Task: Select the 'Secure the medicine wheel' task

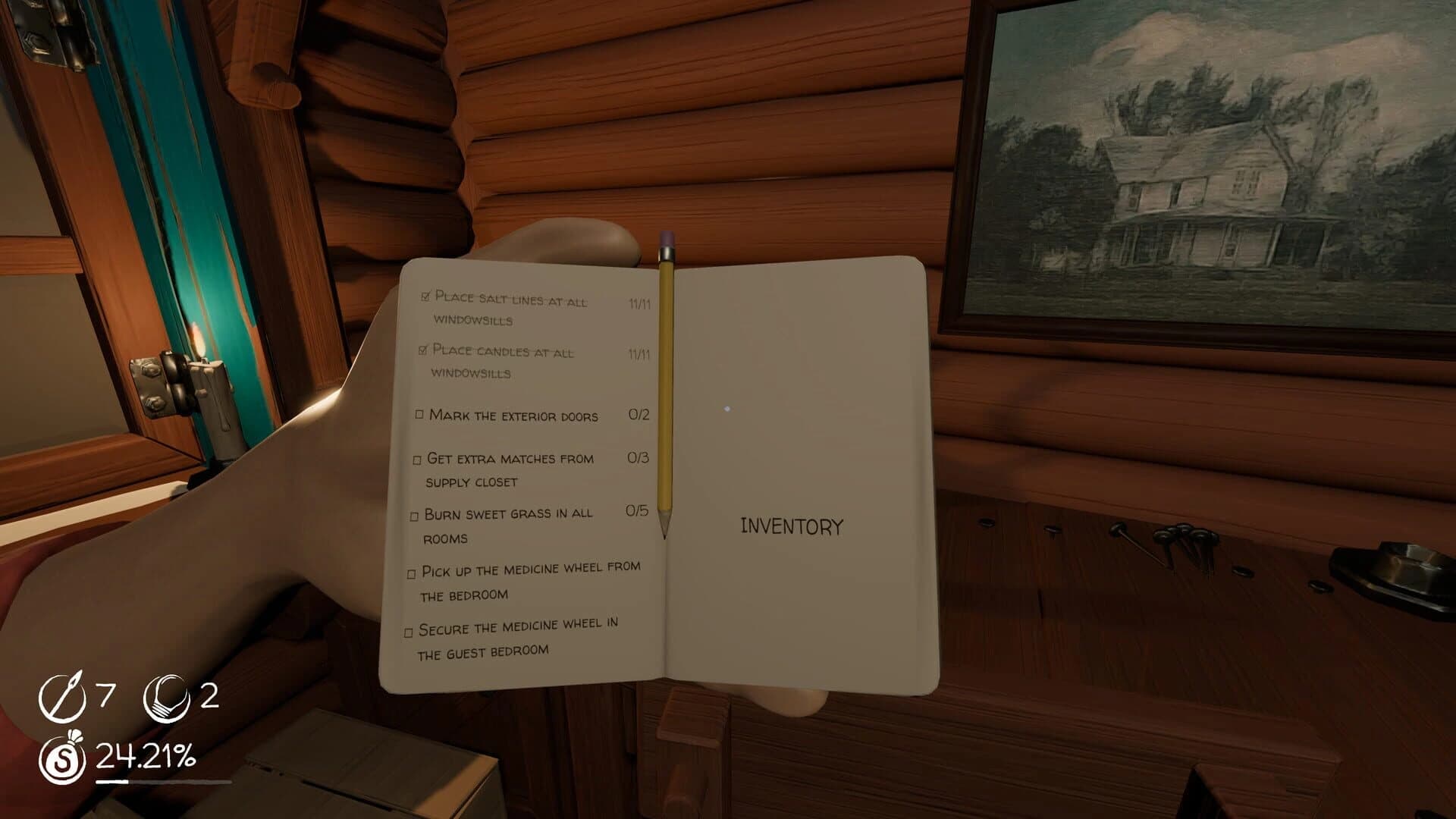Action: [518, 638]
